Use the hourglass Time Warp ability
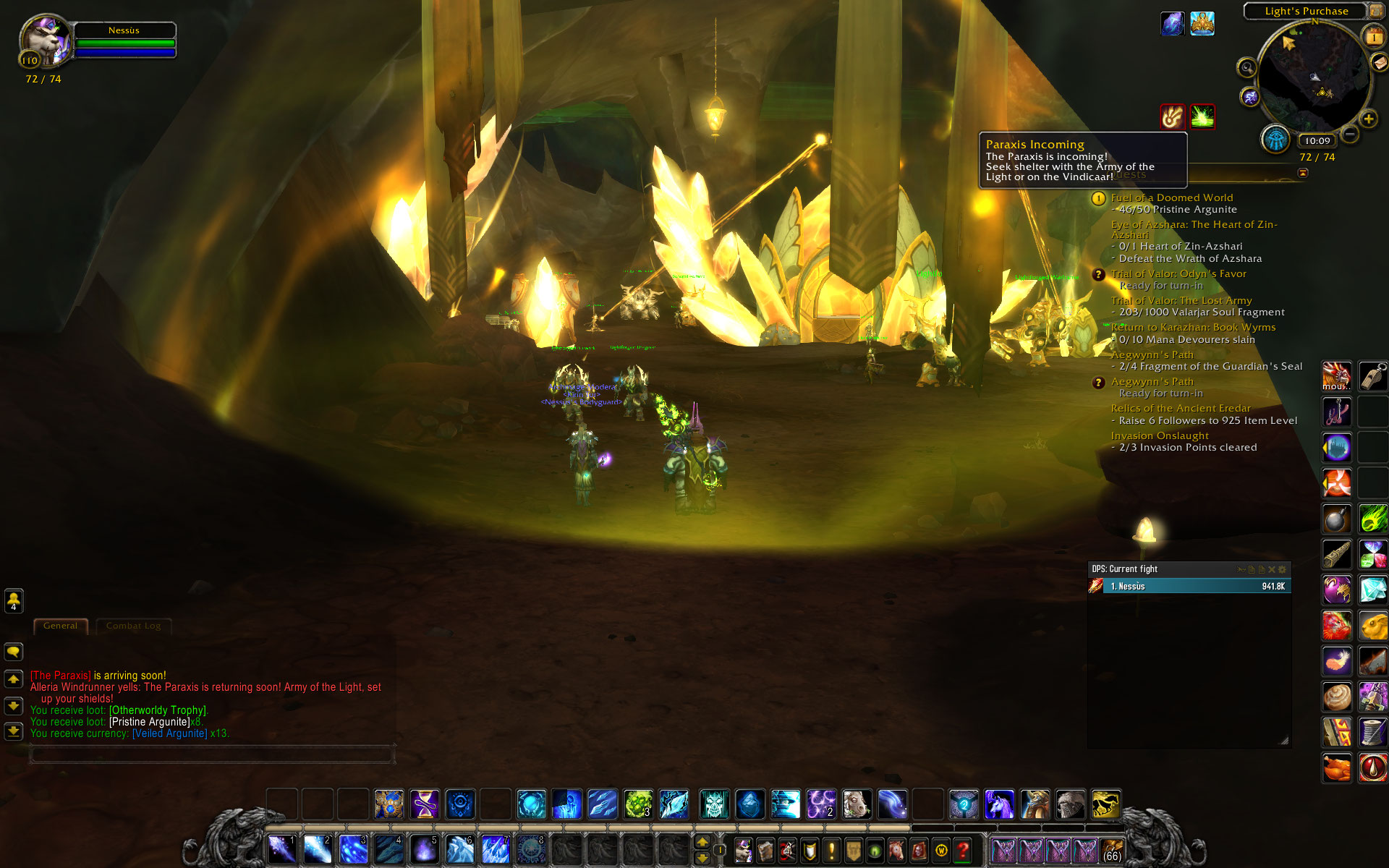 425,804
